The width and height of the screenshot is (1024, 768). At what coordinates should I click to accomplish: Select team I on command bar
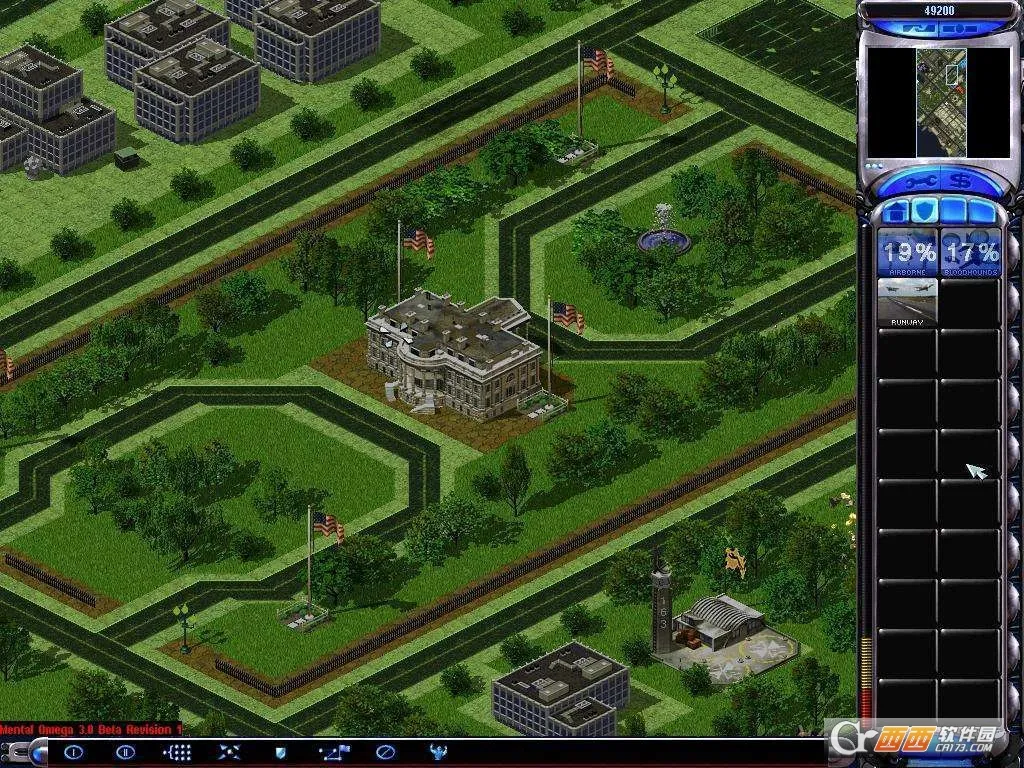pos(74,751)
